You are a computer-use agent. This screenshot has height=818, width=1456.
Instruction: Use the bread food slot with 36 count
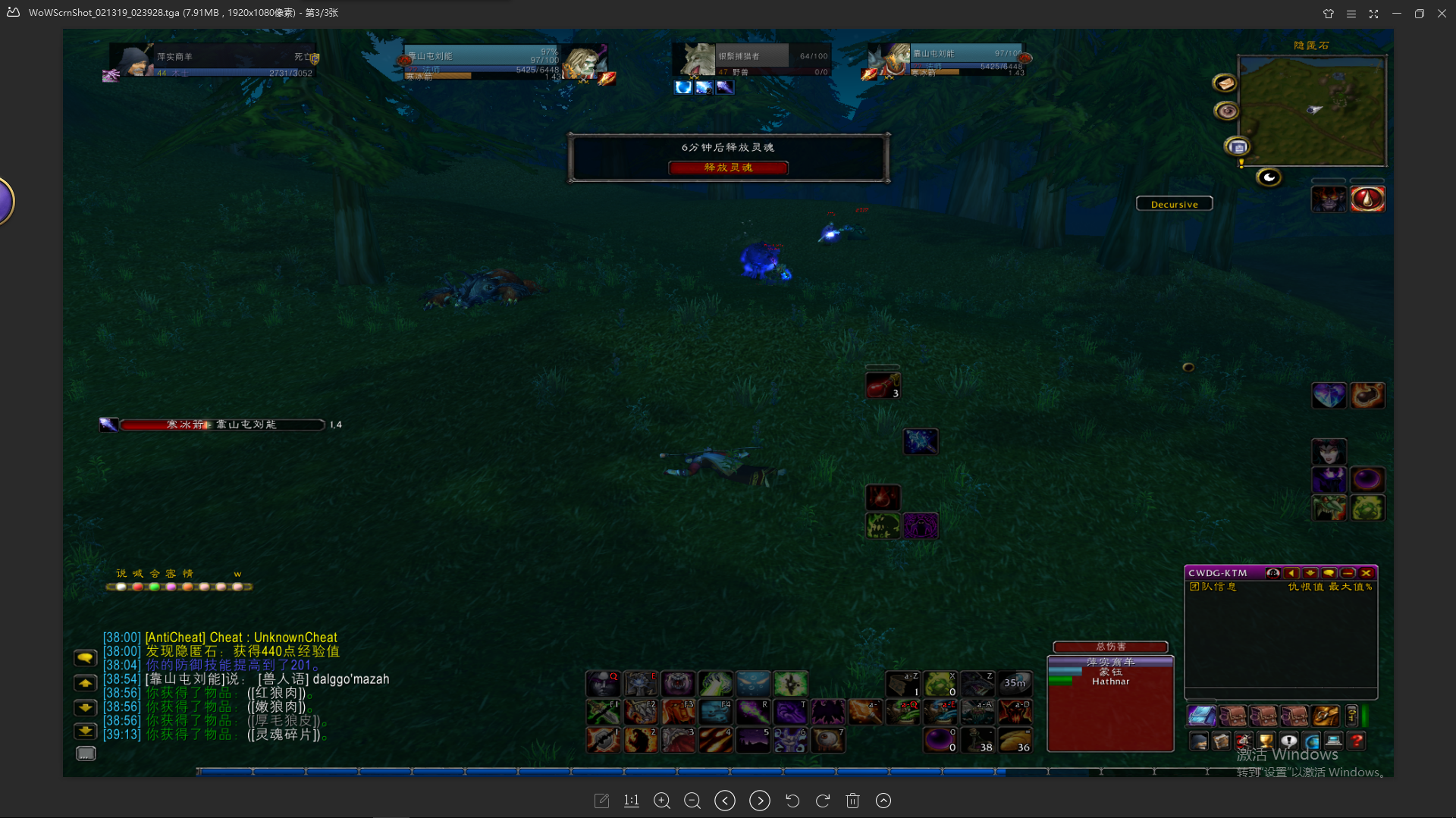click(1015, 739)
